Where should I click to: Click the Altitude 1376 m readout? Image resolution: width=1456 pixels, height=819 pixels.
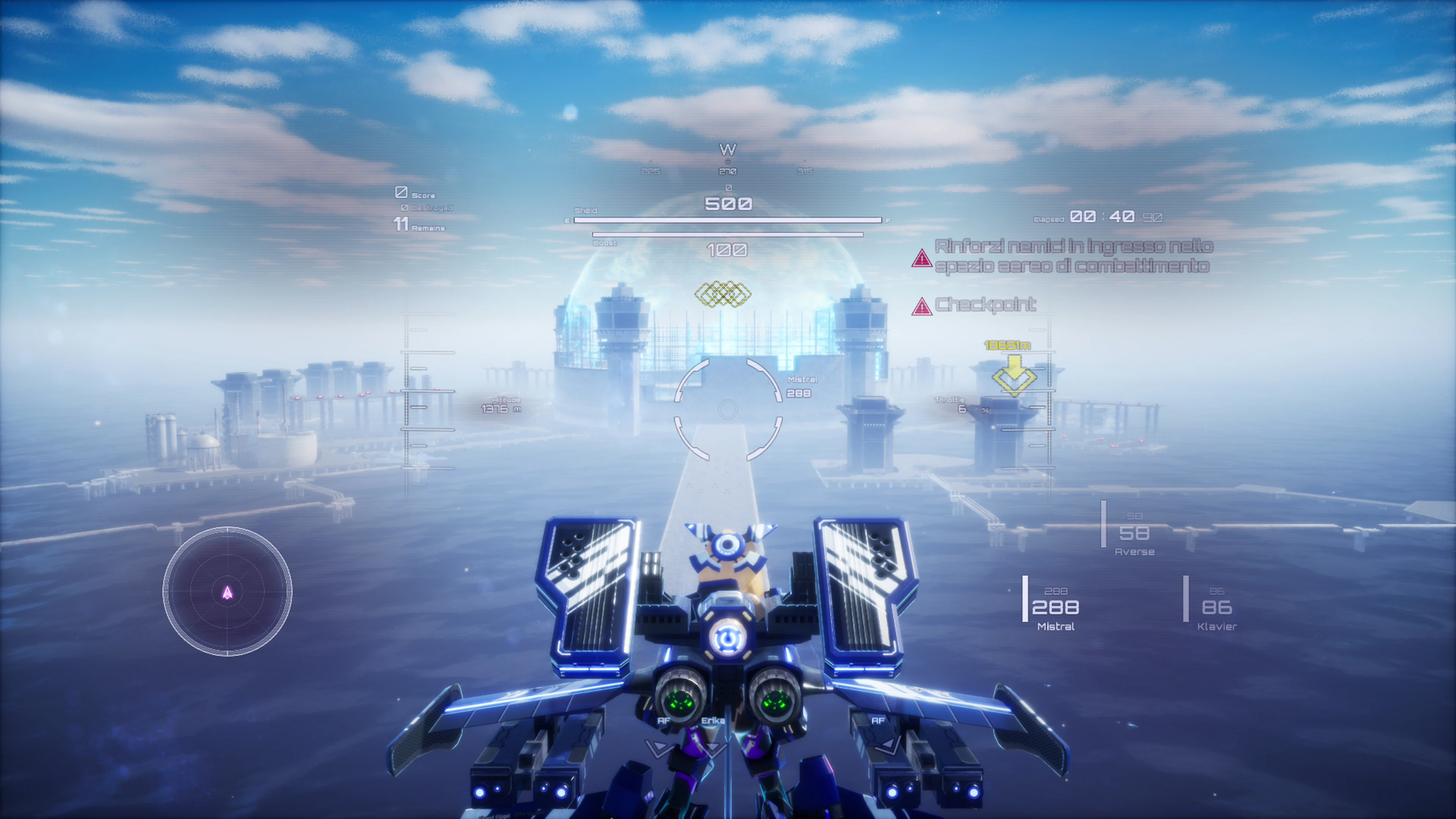pyautogui.click(x=504, y=405)
